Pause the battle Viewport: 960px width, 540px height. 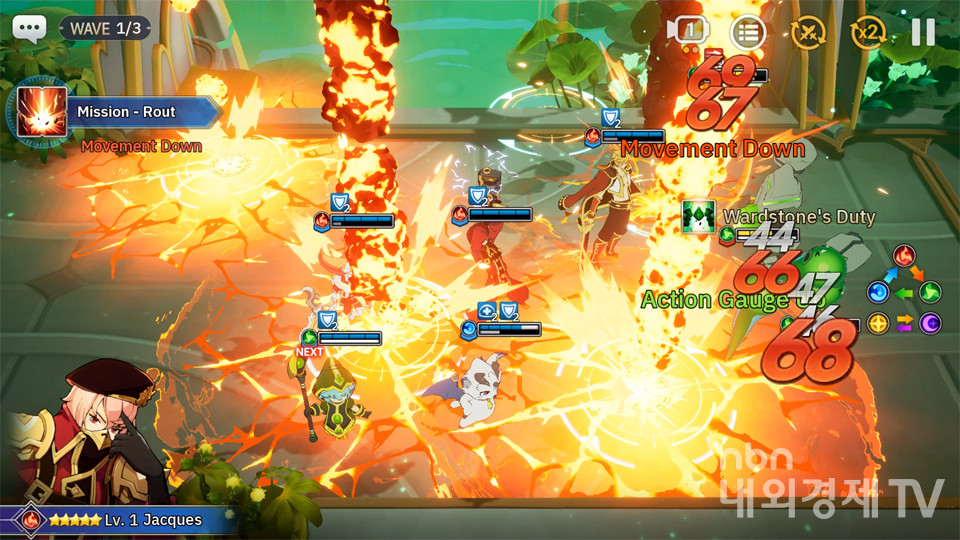coord(922,32)
